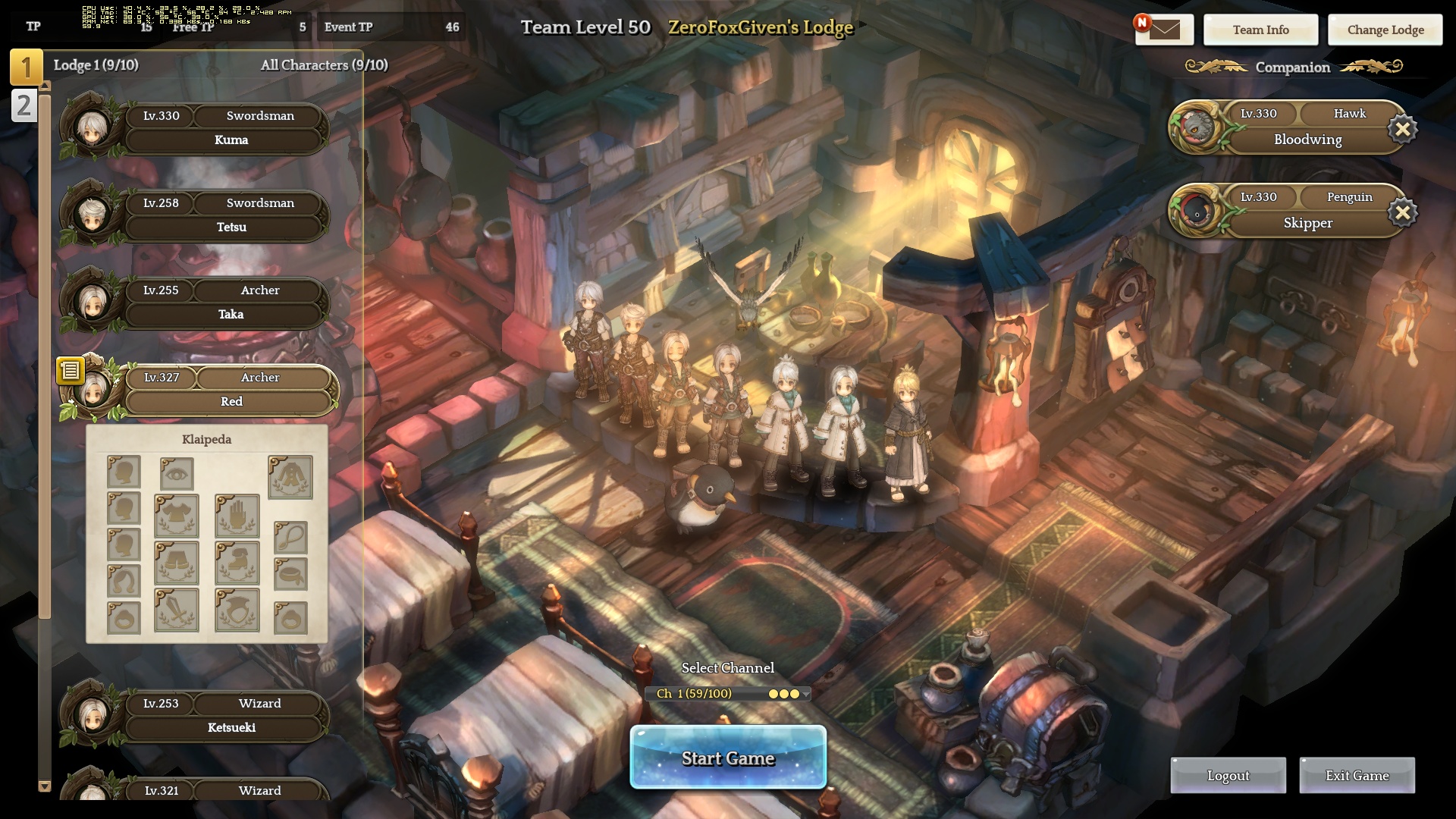Screen dimensions: 1456x819
Task: Open Team Info panel
Action: pos(1260,30)
